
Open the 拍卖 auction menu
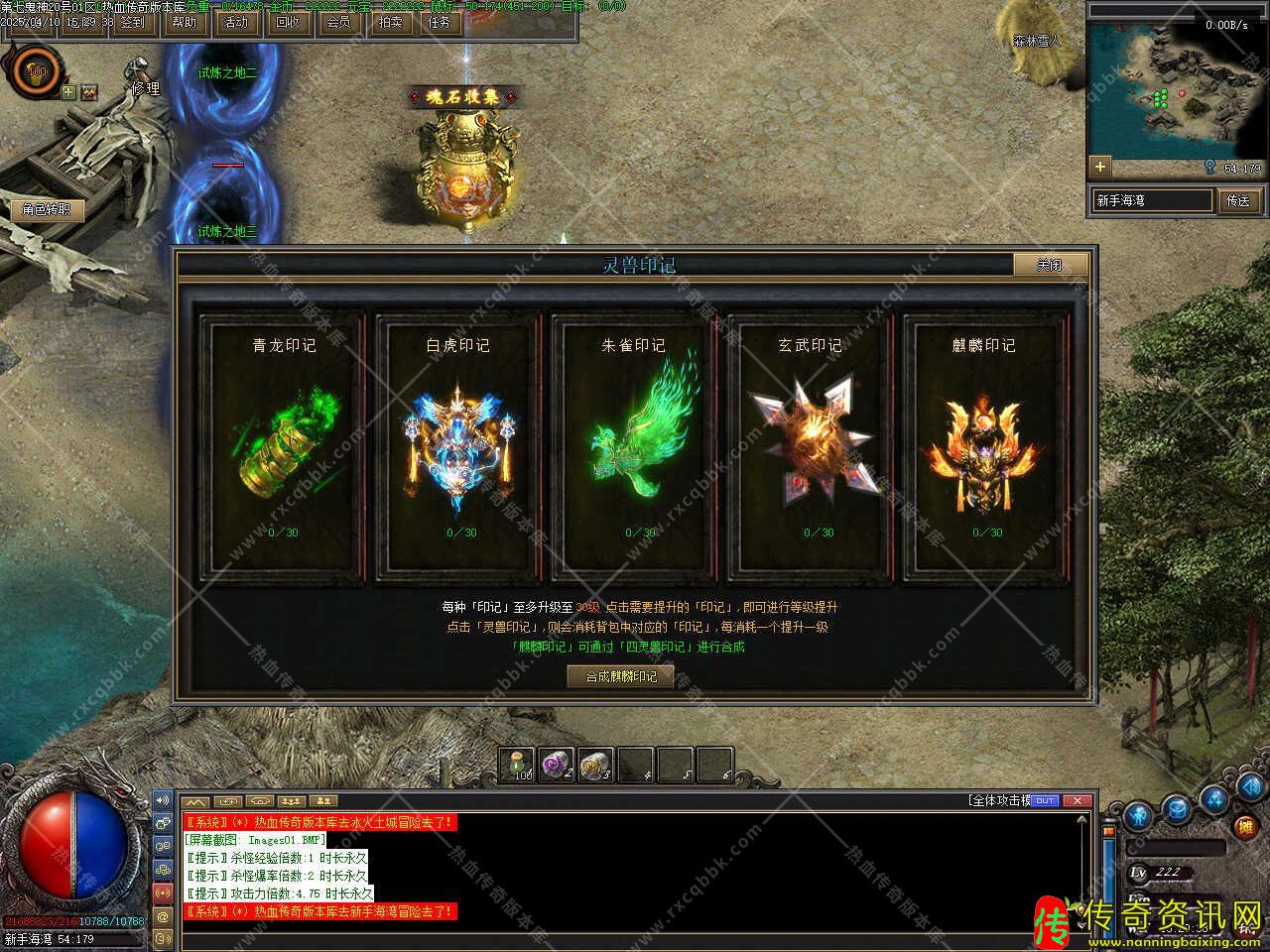pos(390,22)
